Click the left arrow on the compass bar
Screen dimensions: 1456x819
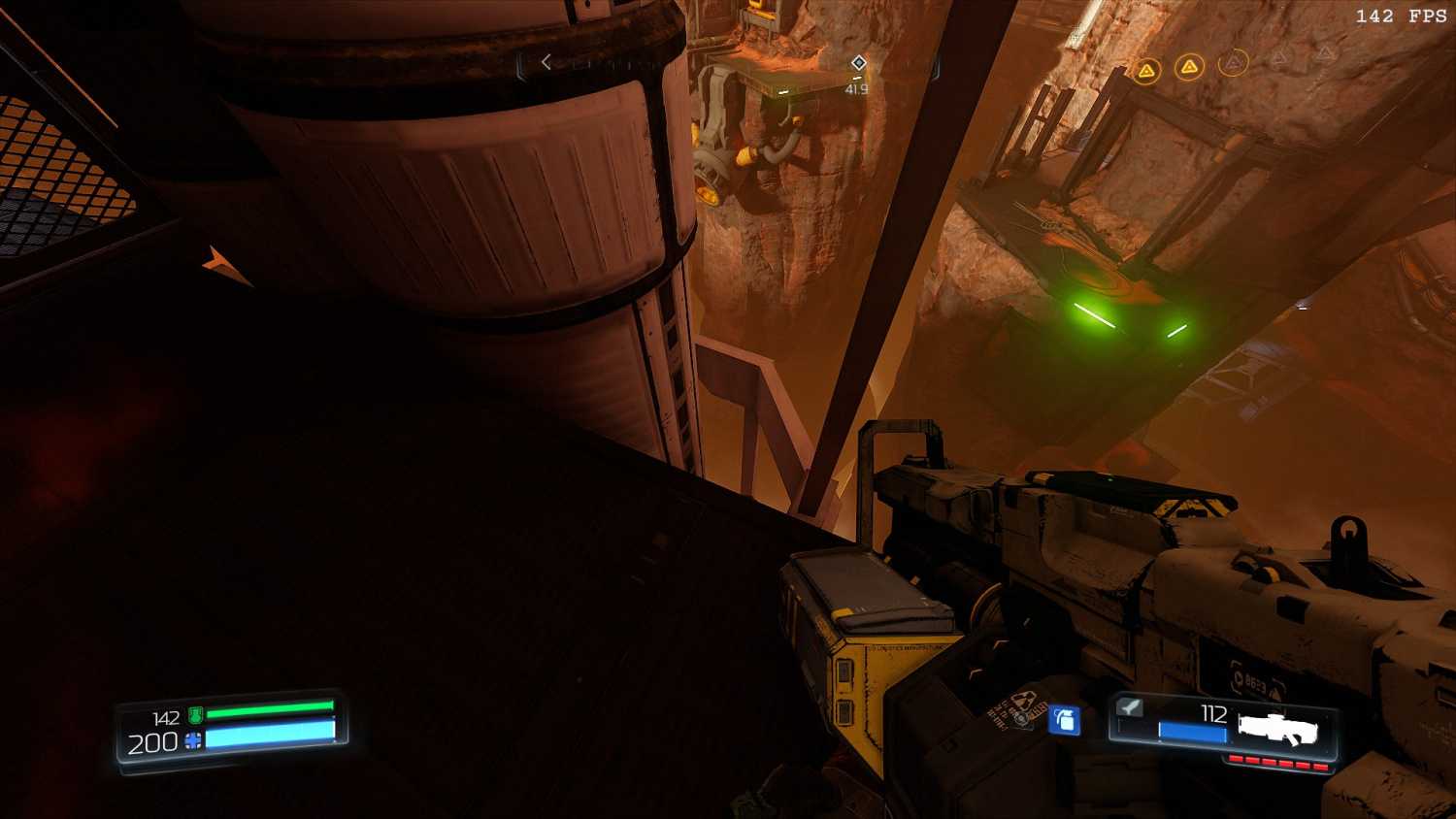click(546, 62)
